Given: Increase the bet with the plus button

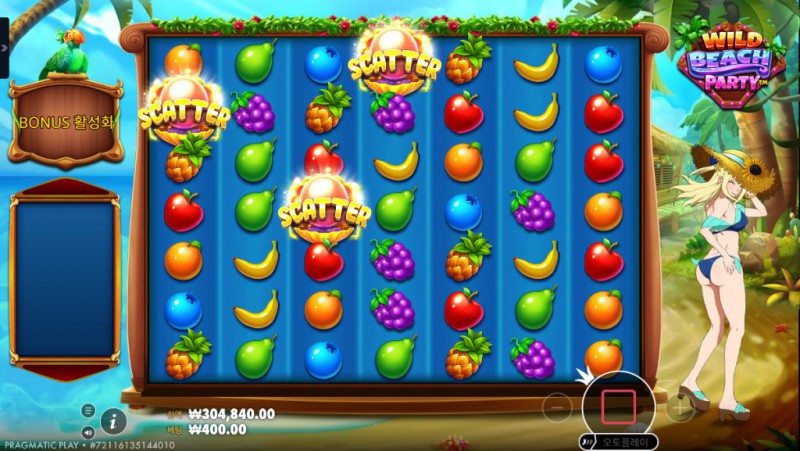Looking at the screenshot, I should click(679, 407).
